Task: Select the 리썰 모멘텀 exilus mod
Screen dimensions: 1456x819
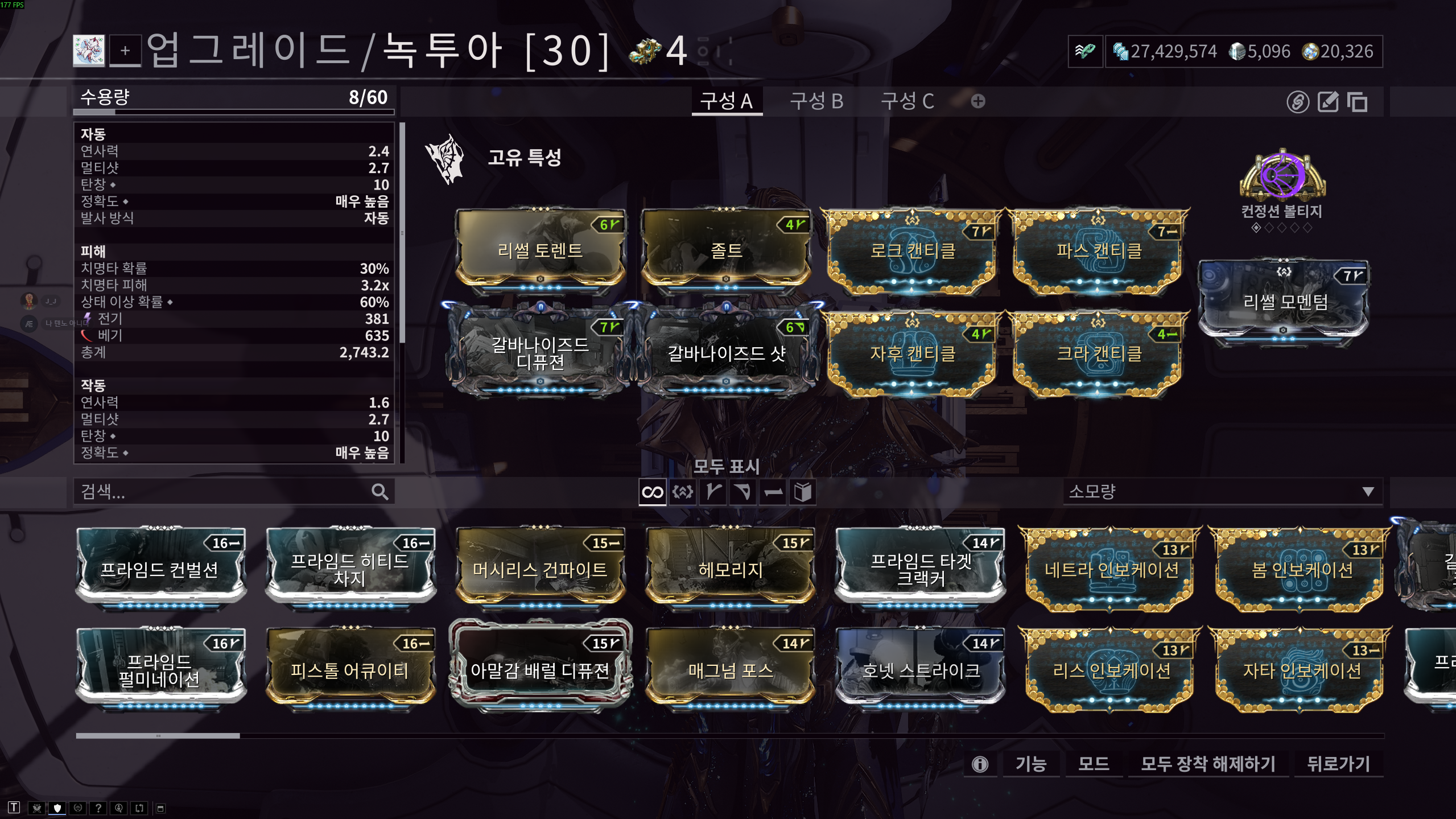Action: point(1284,302)
